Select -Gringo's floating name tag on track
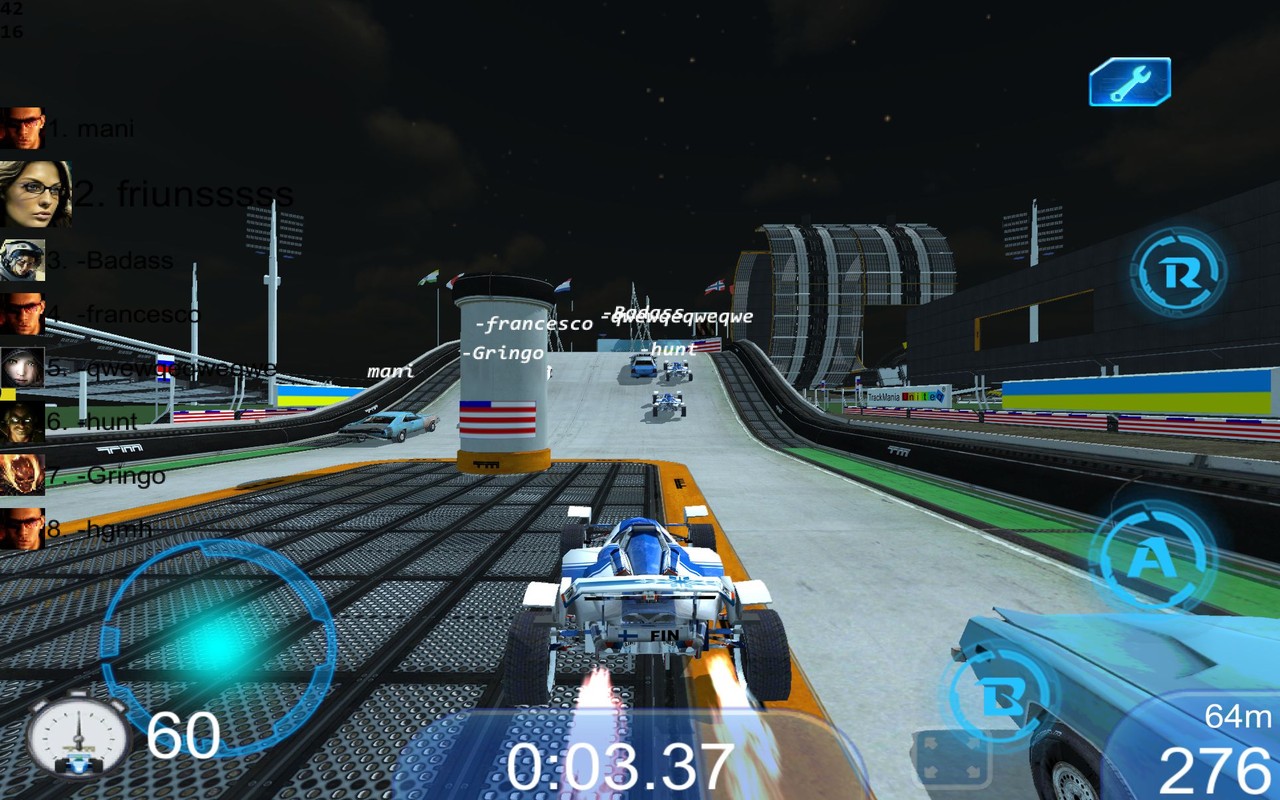The height and width of the screenshot is (800, 1280). (502, 354)
